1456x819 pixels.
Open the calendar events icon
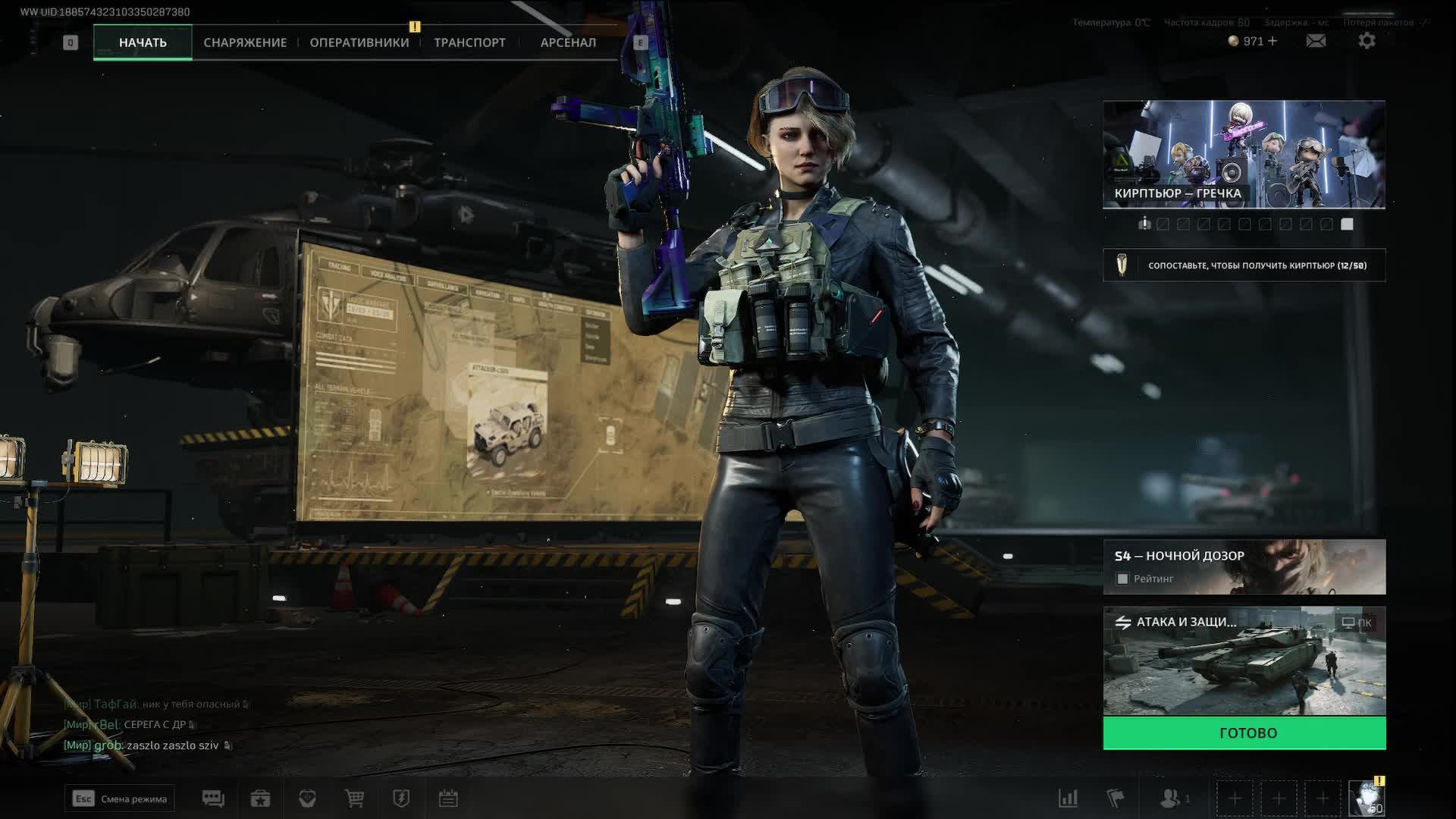coord(448,798)
